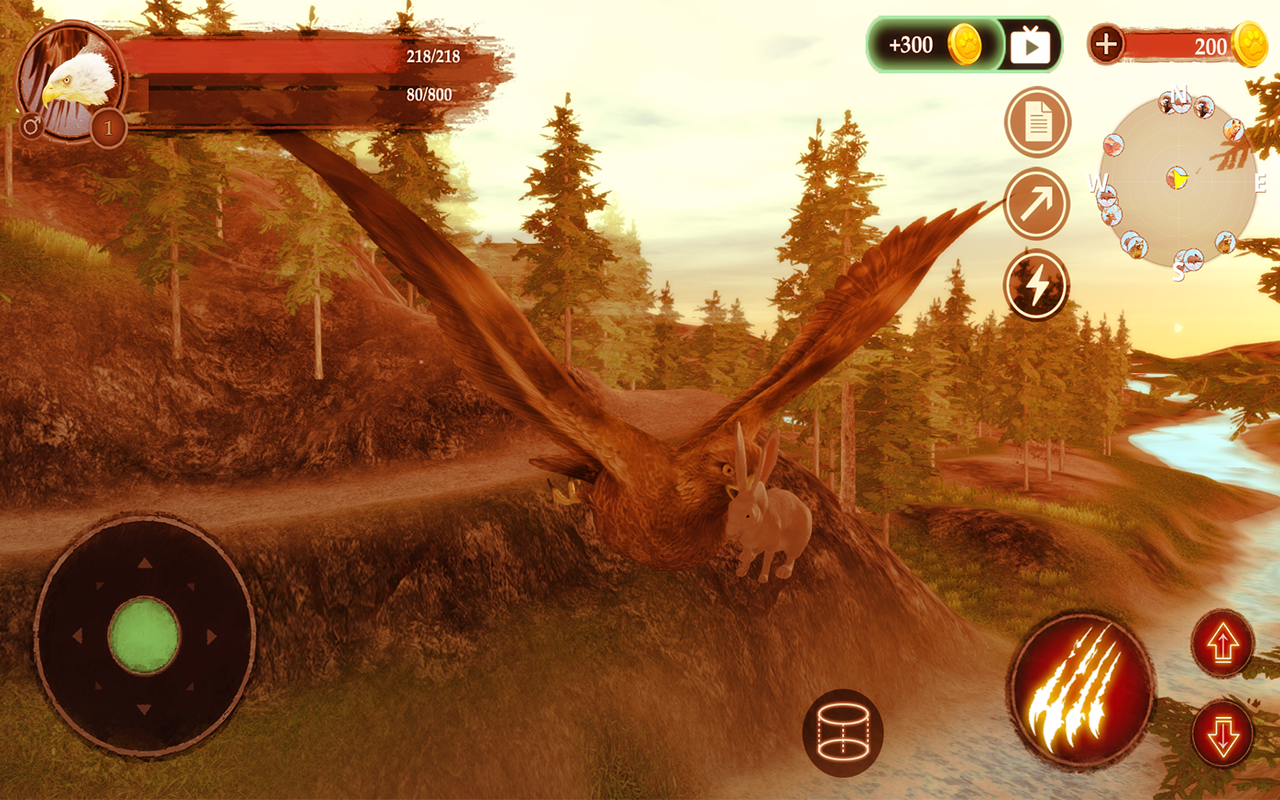Watch video ad for +300 coins
This screenshot has width=1280, height=800.
coord(1030,45)
